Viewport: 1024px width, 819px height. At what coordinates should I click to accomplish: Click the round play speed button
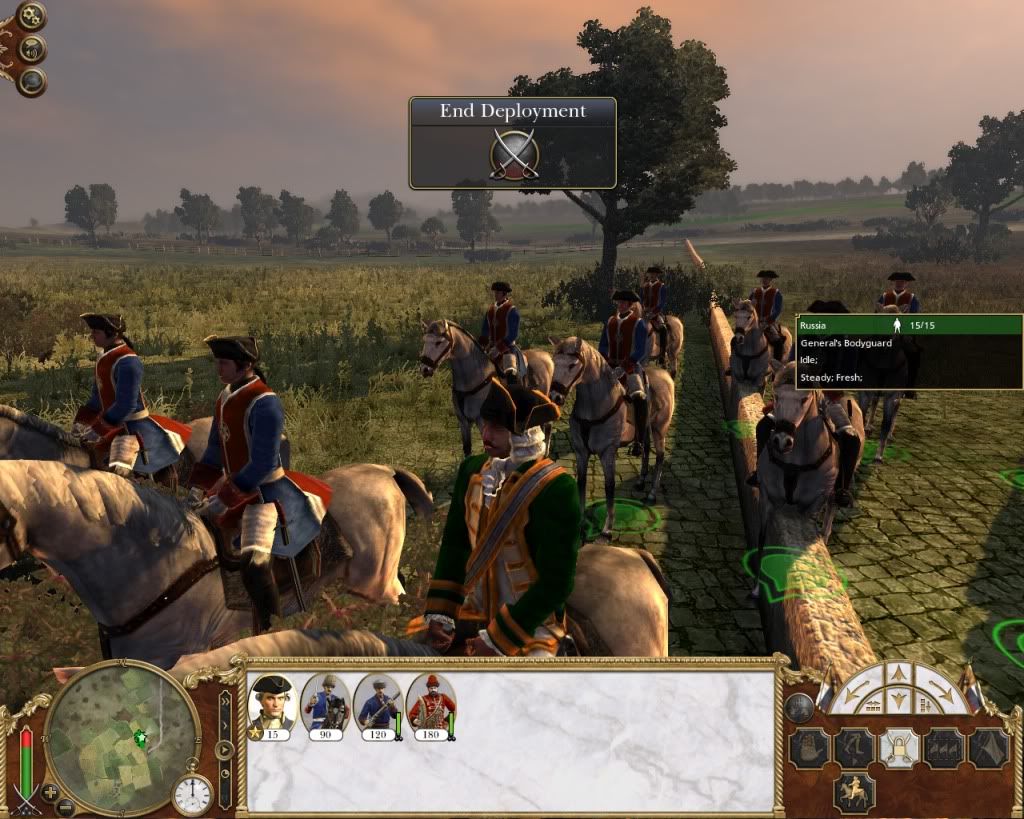tap(225, 749)
